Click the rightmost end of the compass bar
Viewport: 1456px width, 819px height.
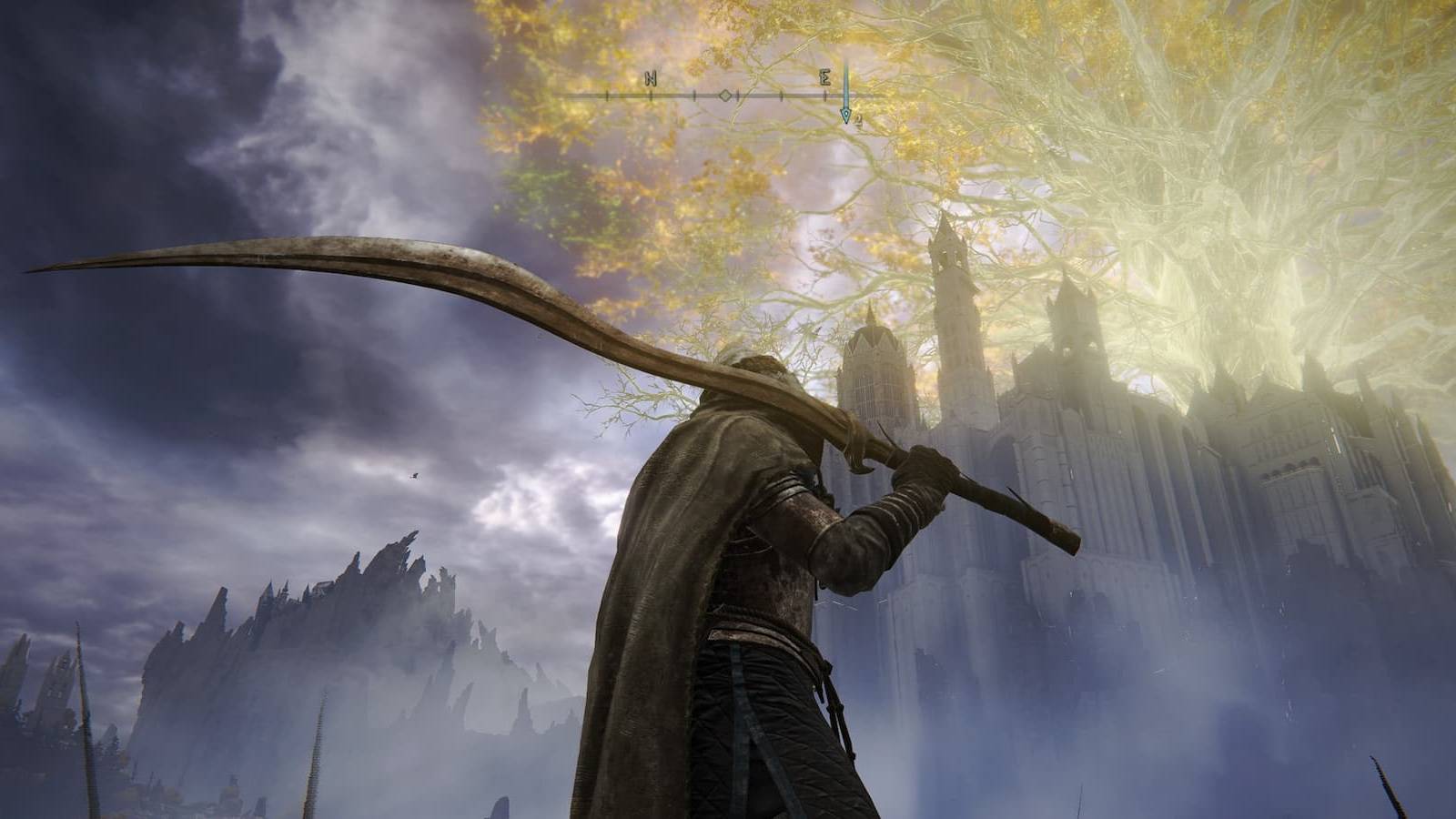887,95
